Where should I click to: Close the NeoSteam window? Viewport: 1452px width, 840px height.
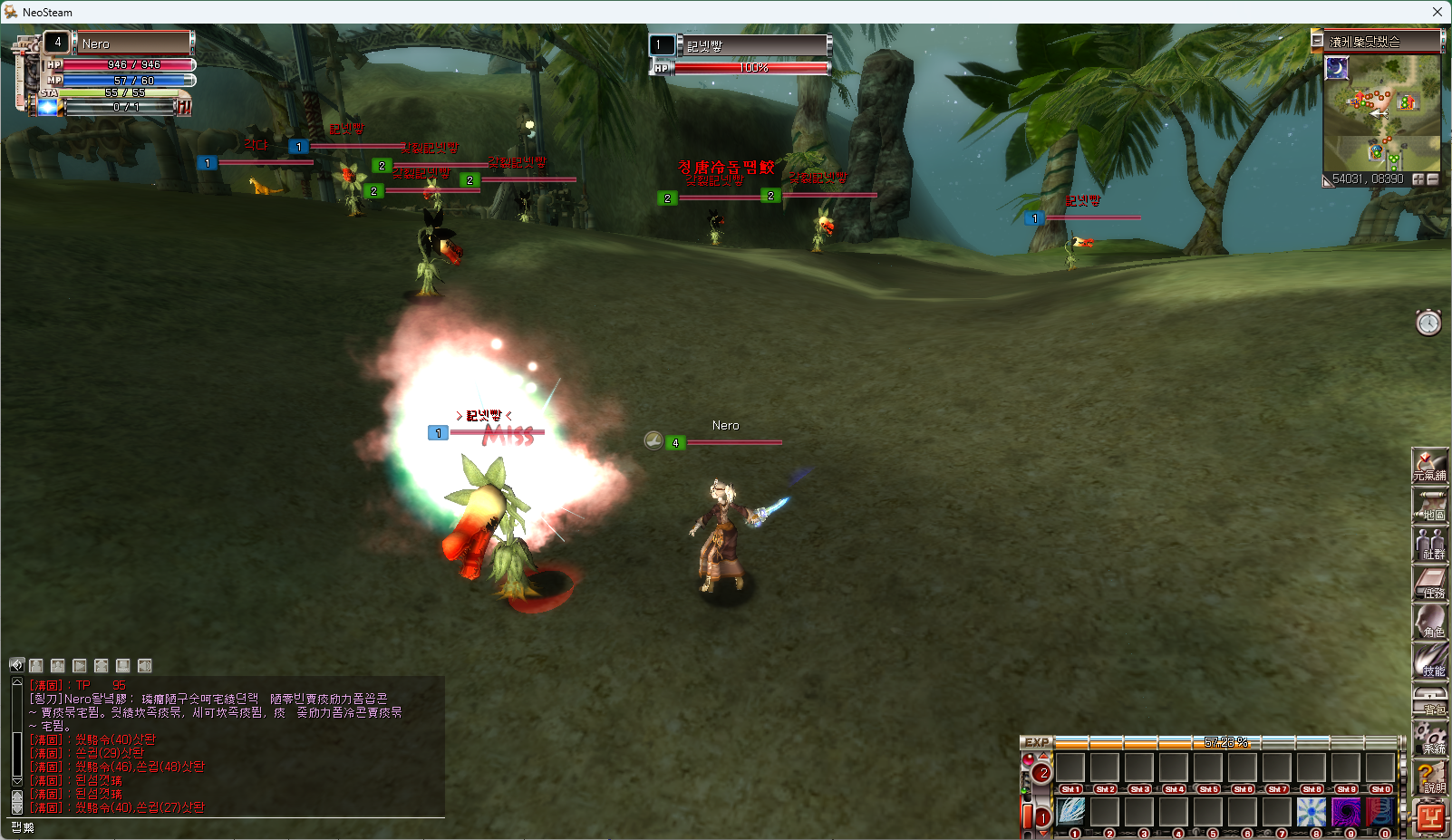(1437, 12)
